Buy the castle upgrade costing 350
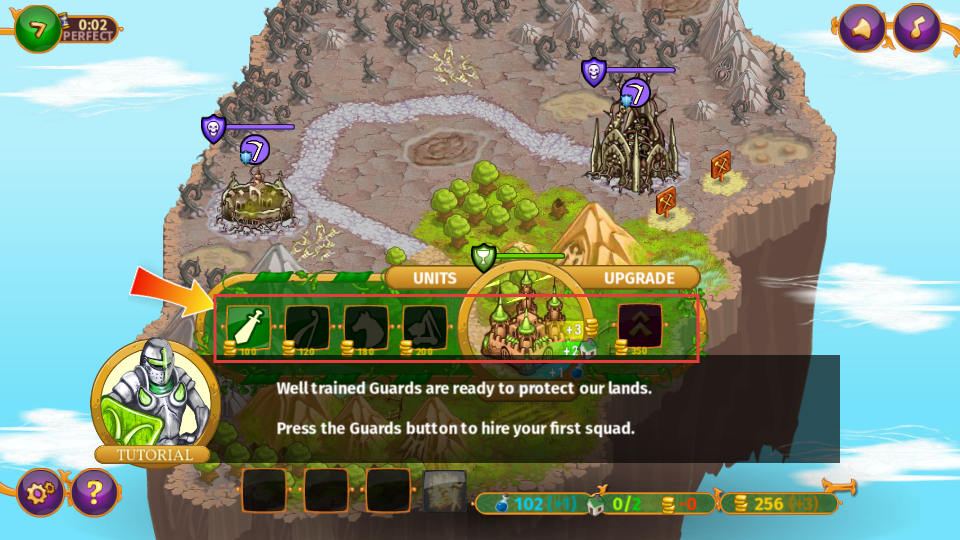This screenshot has width=960, height=540. (640, 325)
